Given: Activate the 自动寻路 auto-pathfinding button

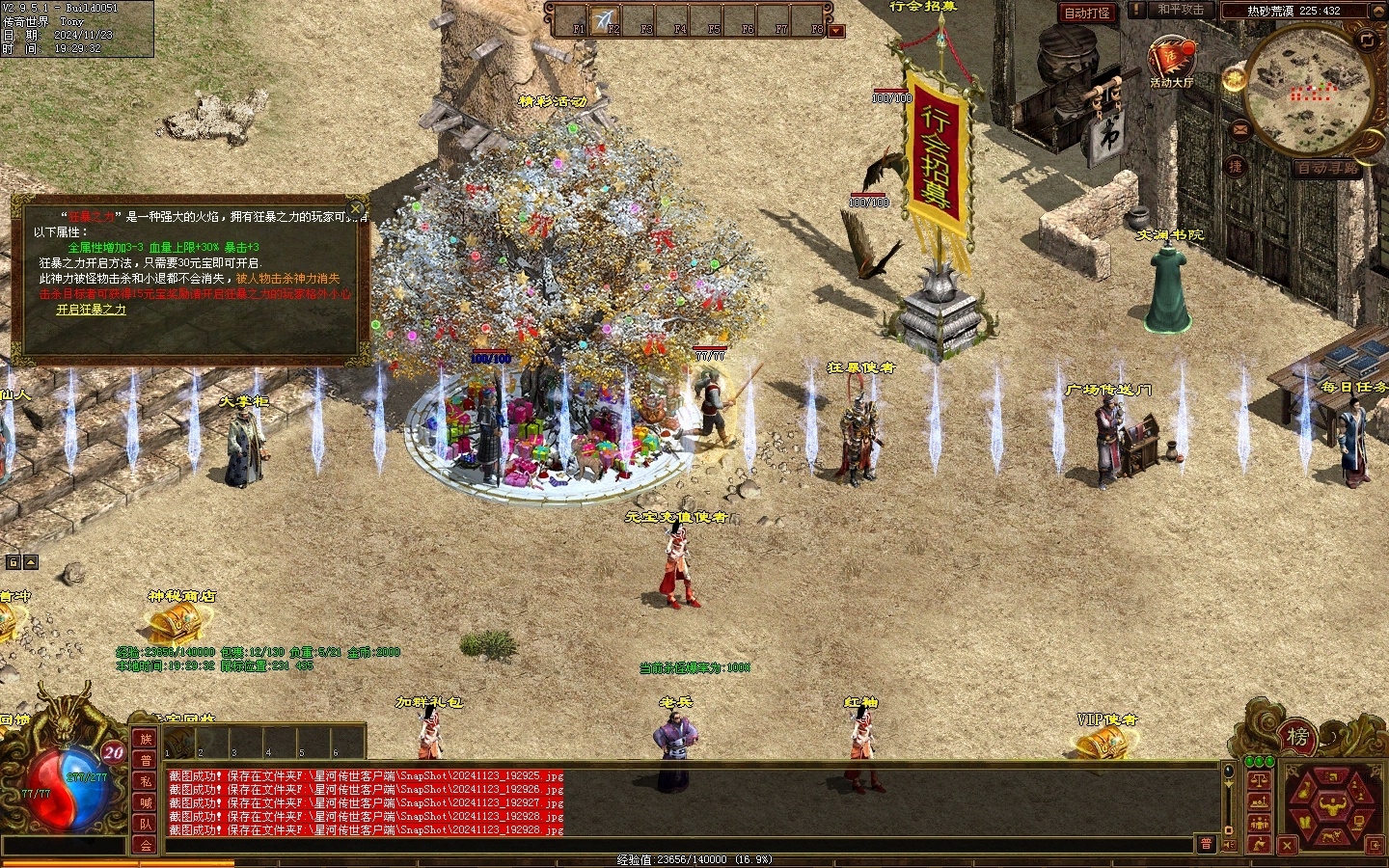Looking at the screenshot, I should [1328, 168].
